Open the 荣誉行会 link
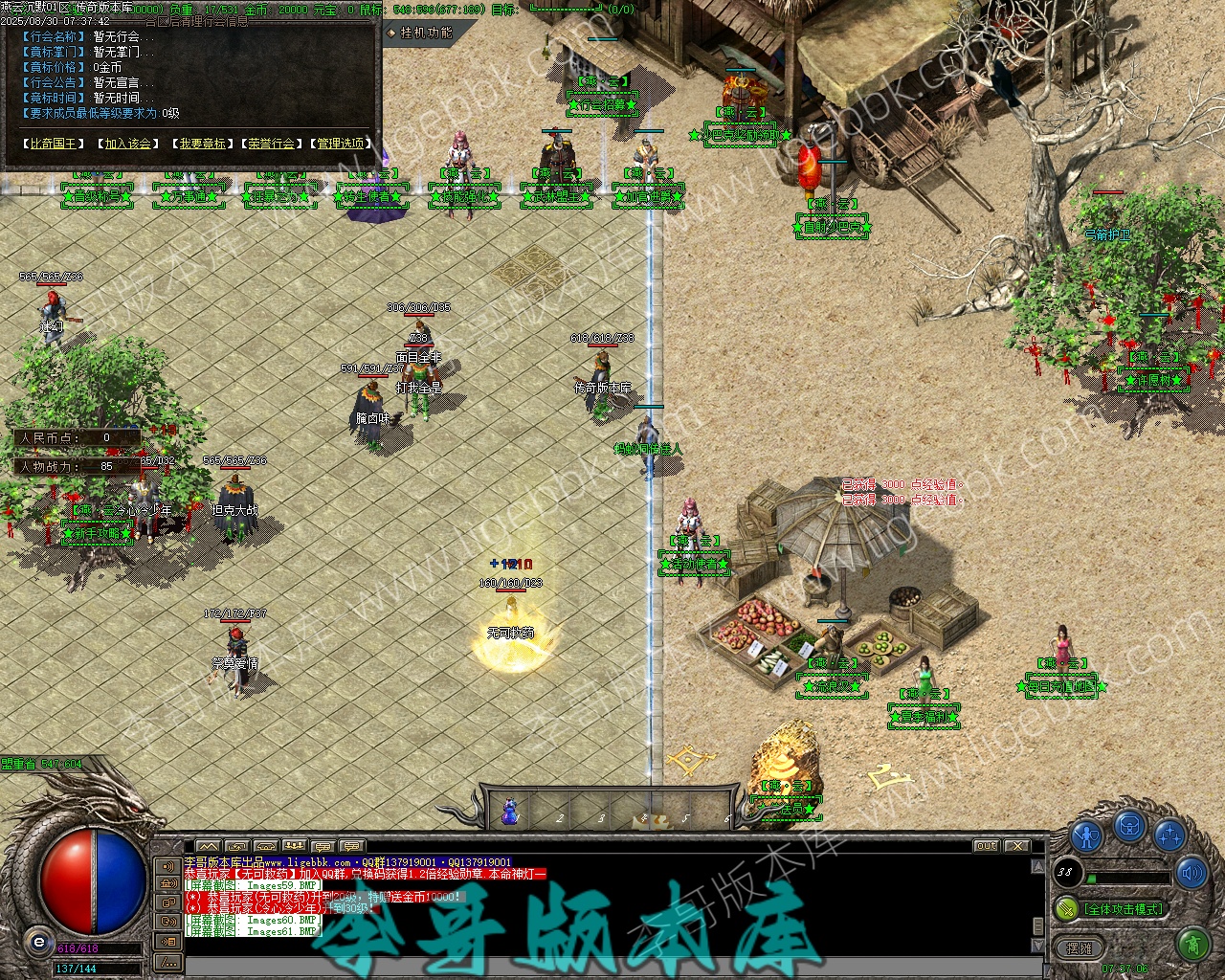 point(272,144)
